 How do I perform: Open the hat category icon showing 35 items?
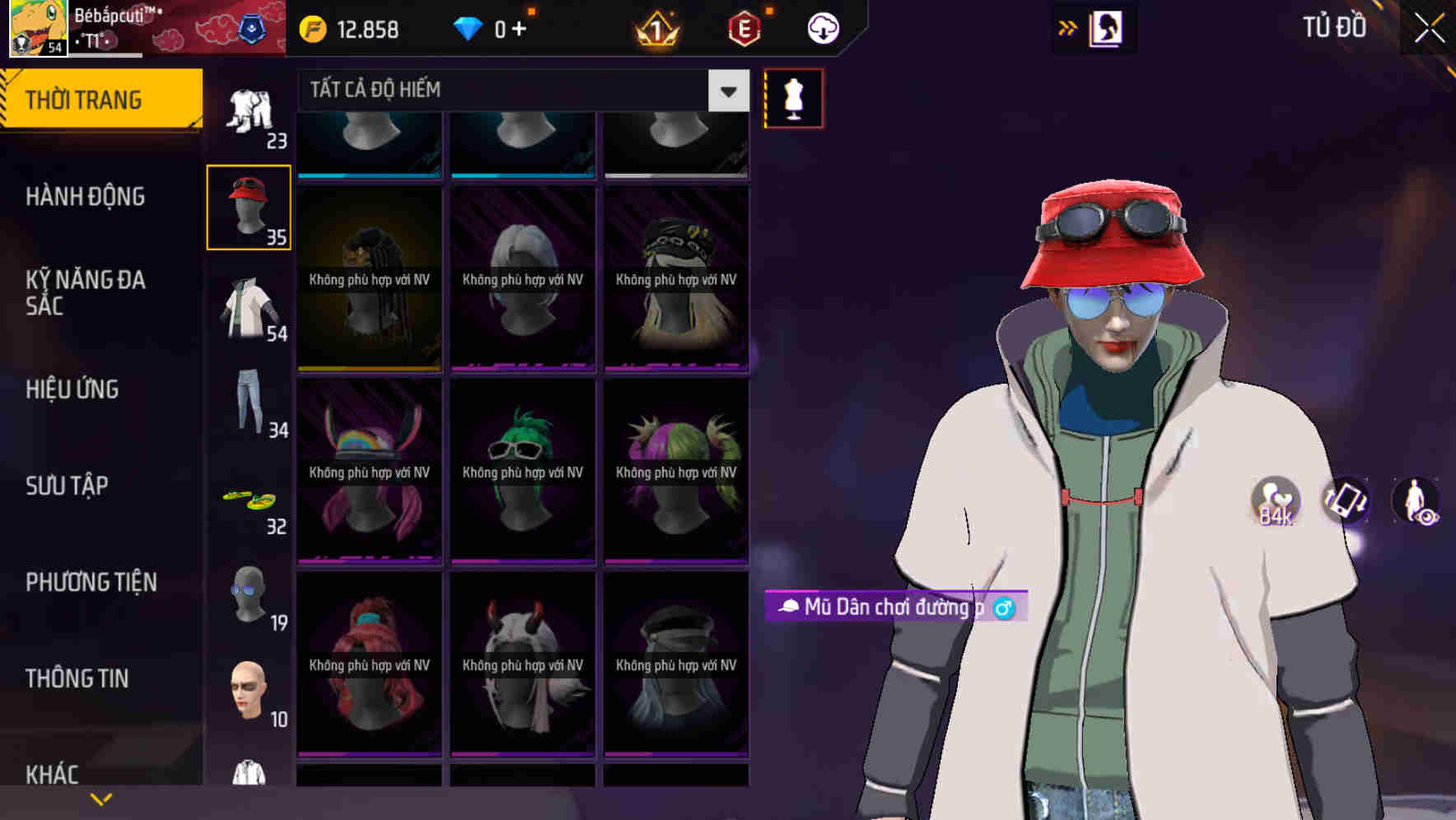249,206
